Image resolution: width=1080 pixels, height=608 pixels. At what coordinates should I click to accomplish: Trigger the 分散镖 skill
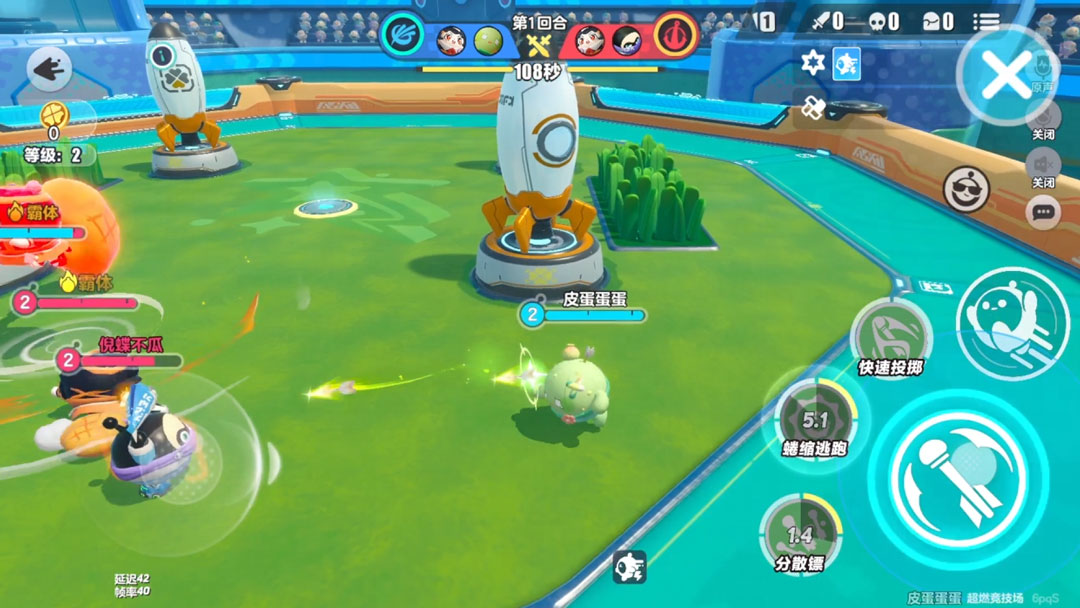click(x=800, y=533)
